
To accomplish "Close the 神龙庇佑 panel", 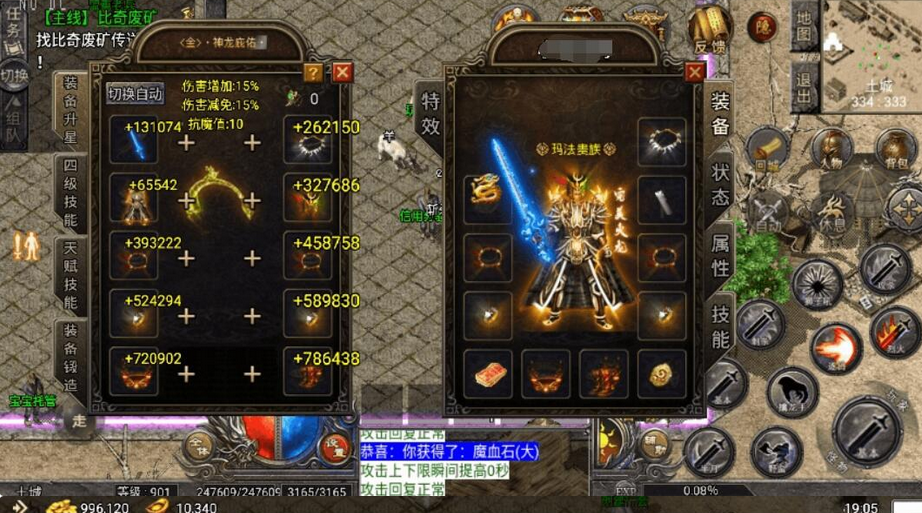I will (x=342, y=72).
